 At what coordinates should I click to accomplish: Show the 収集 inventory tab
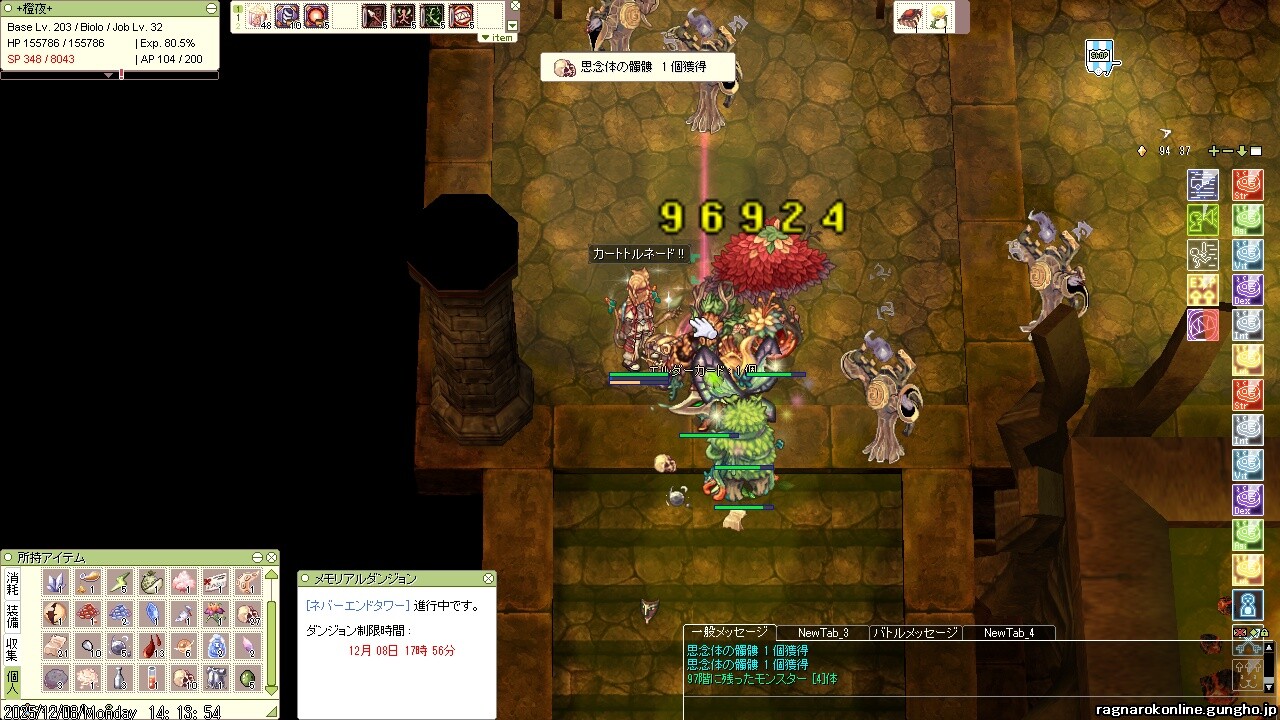click(13, 647)
